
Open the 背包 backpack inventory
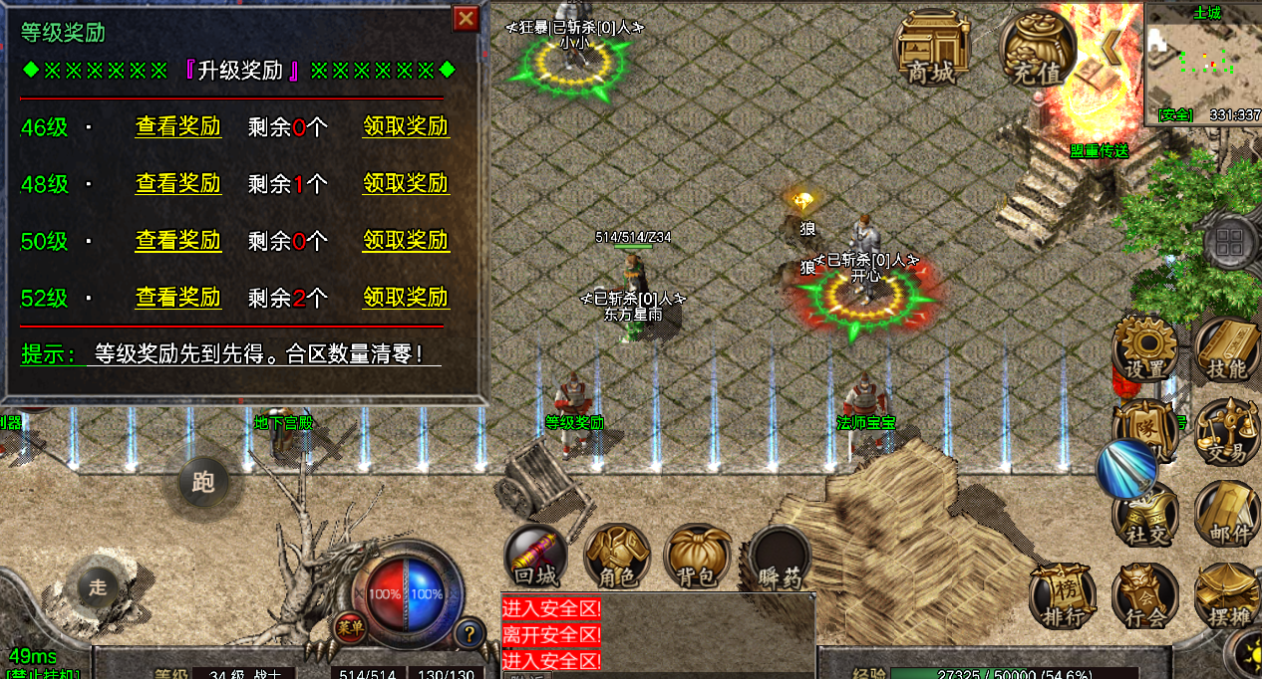point(698,557)
